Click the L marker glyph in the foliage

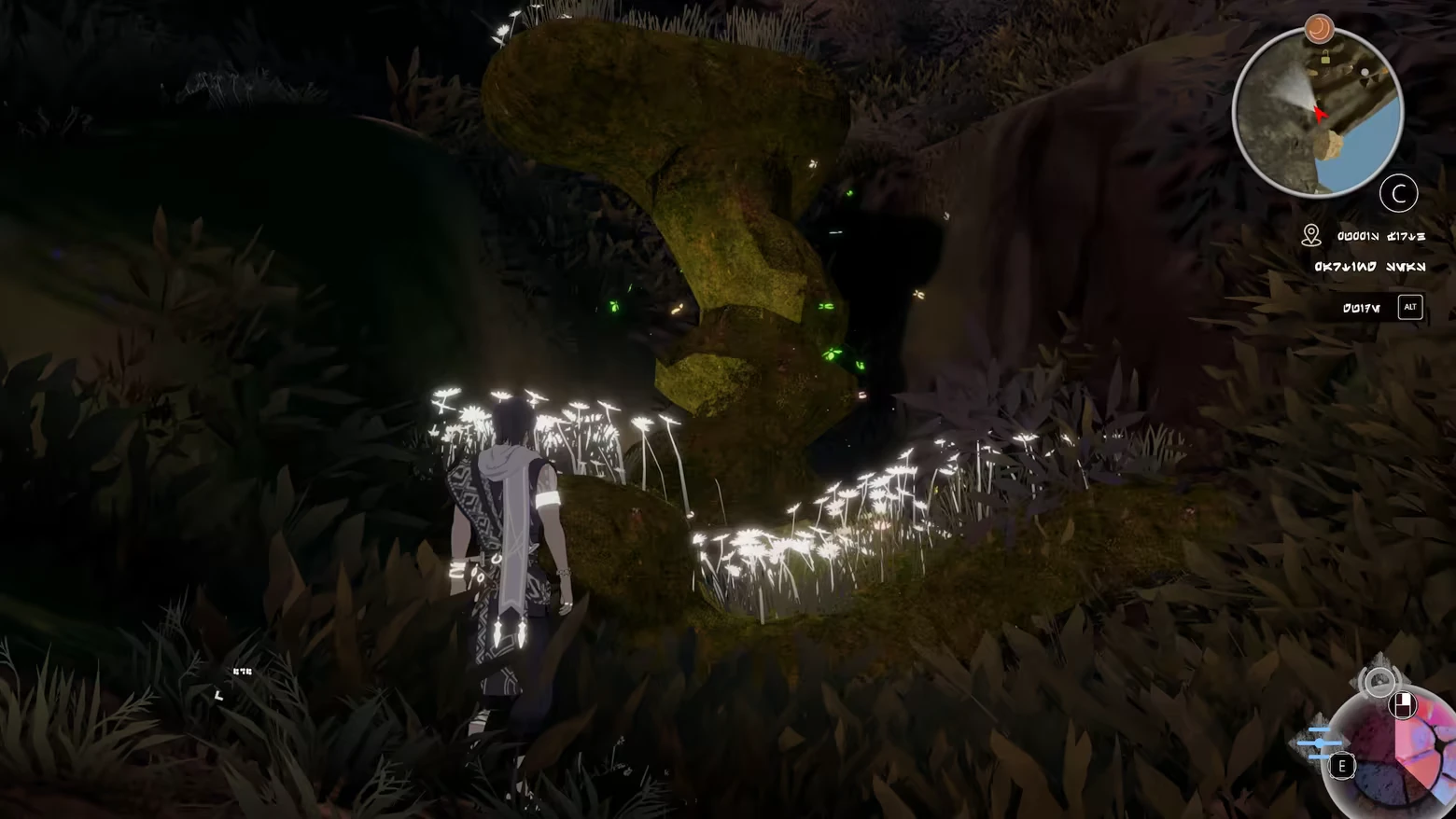[x=219, y=696]
